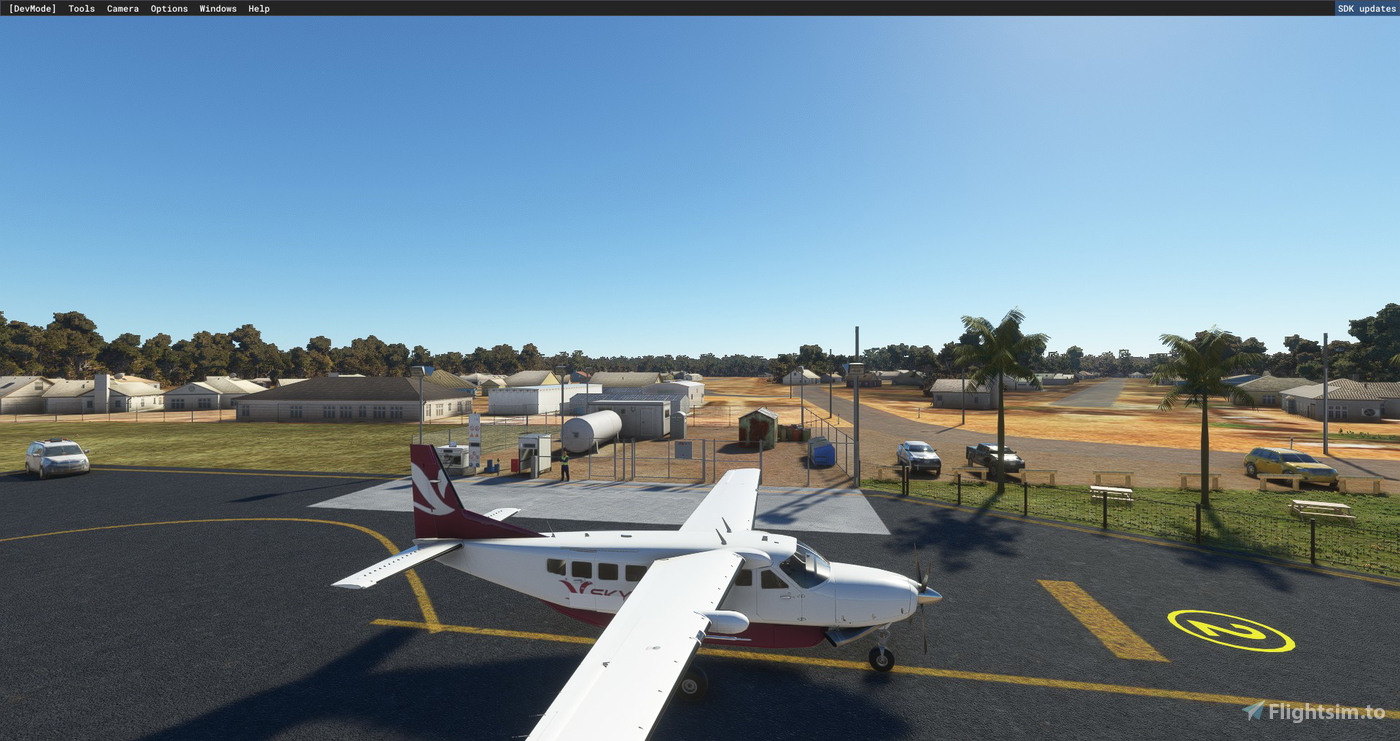This screenshot has height=741, width=1400.
Task: Expand the Windows menu dropdown
Action: pos(217,8)
